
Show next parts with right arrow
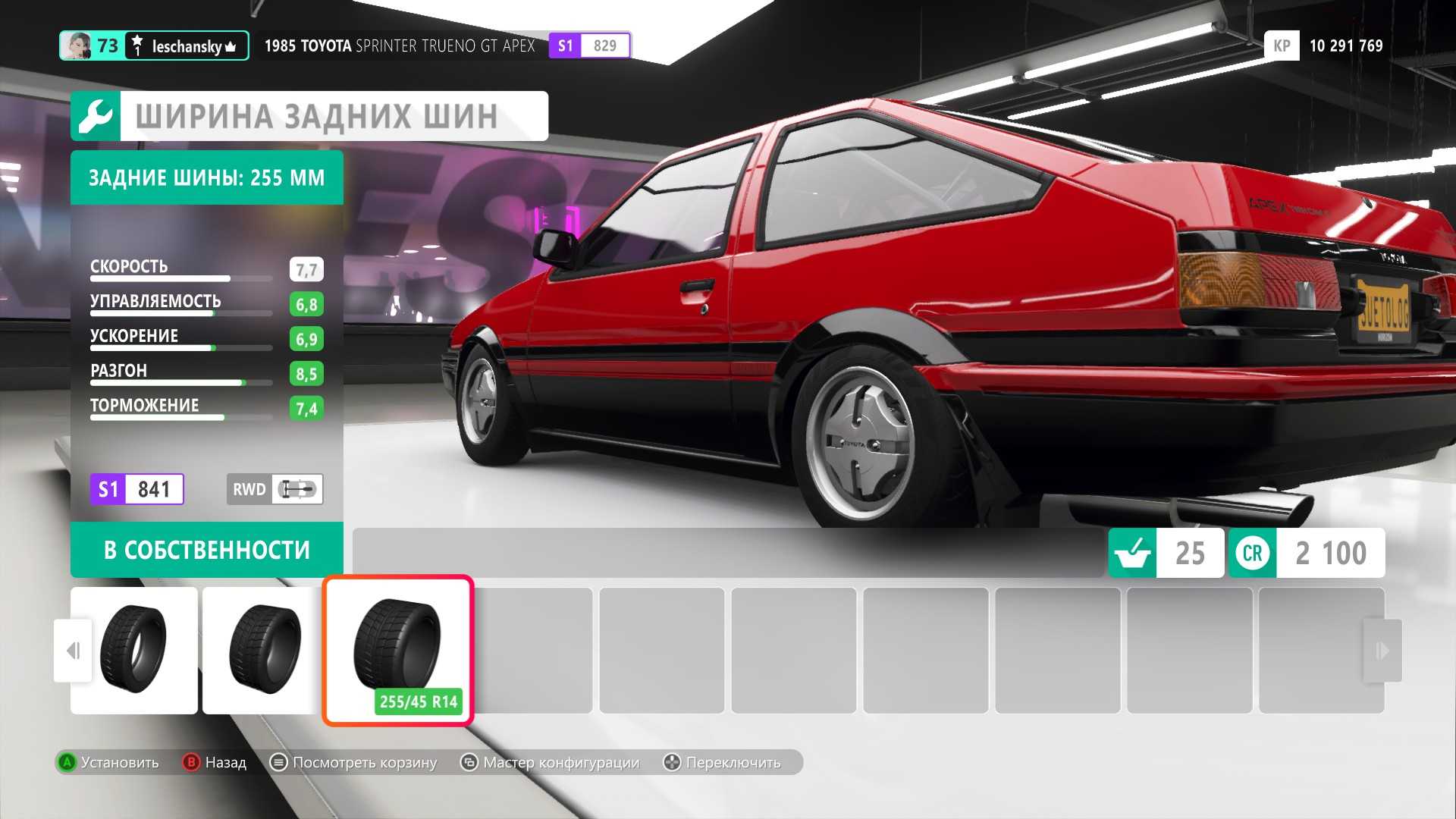(x=1382, y=651)
